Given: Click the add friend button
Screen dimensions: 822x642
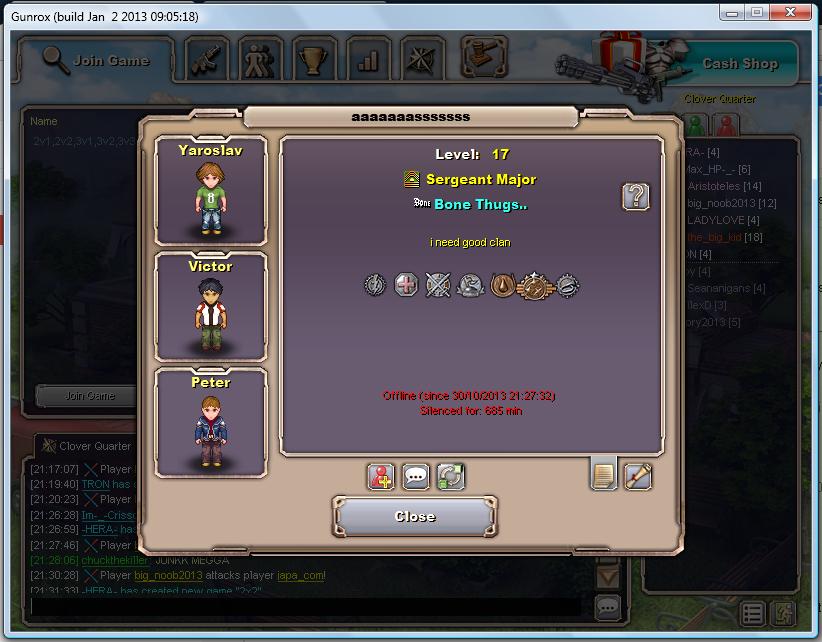Looking at the screenshot, I should pyautogui.click(x=381, y=477).
